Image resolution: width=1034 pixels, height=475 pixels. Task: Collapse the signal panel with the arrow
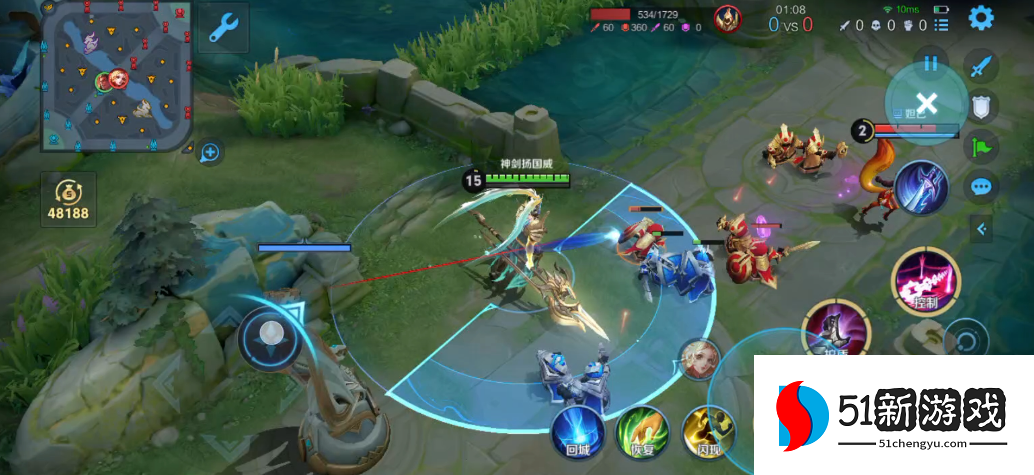point(982,229)
